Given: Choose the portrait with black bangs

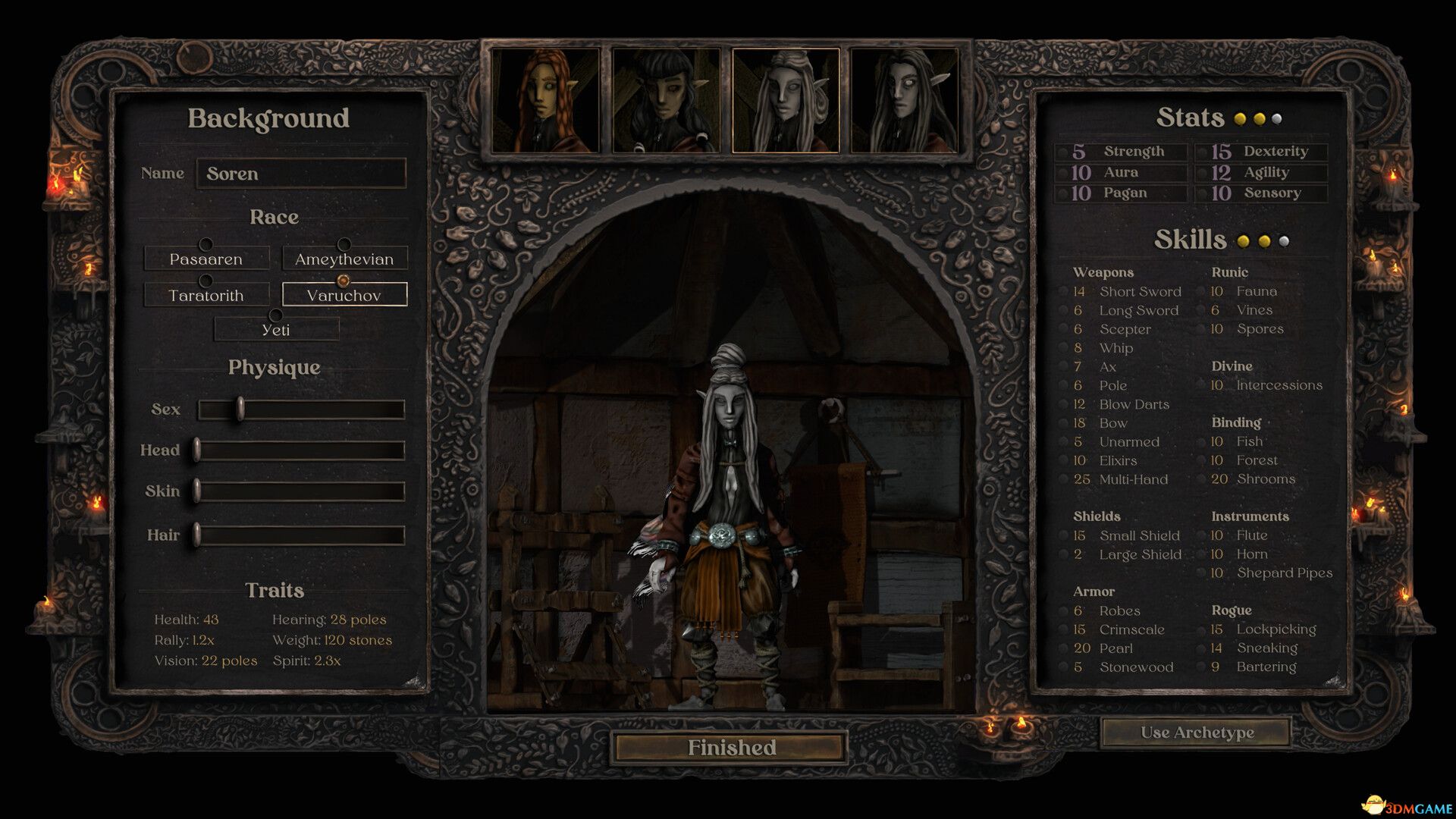Looking at the screenshot, I should click(x=666, y=101).
